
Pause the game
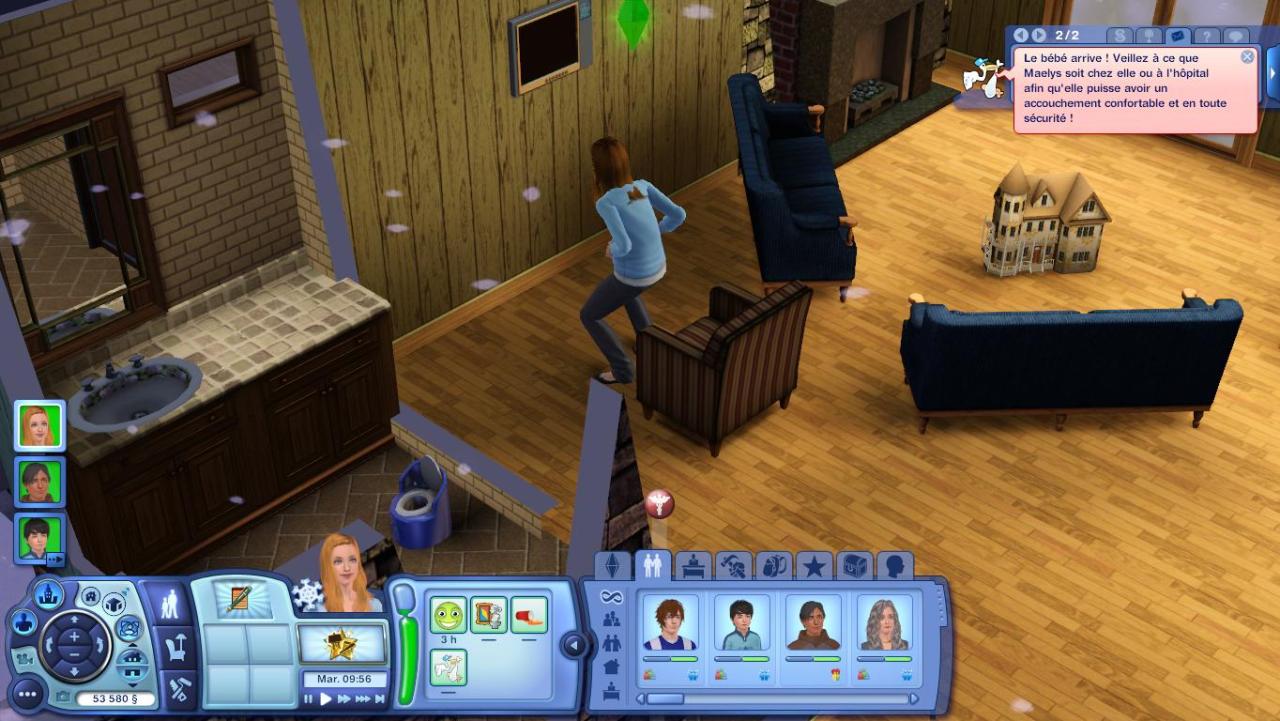point(309,700)
